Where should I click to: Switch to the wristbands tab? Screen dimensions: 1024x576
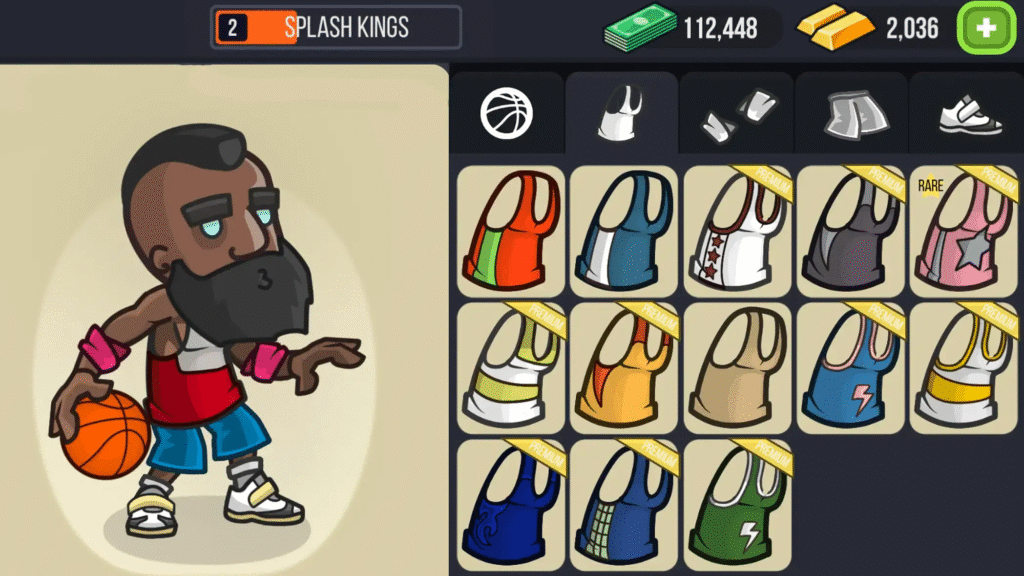(737, 113)
